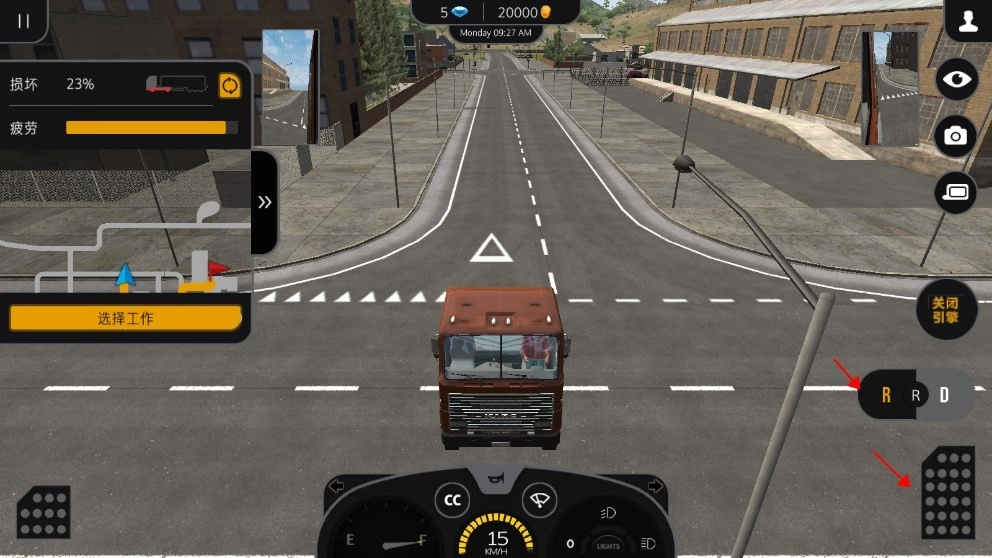Pause the game with the top-left button
The width and height of the screenshot is (992, 558).
[x=23, y=20]
